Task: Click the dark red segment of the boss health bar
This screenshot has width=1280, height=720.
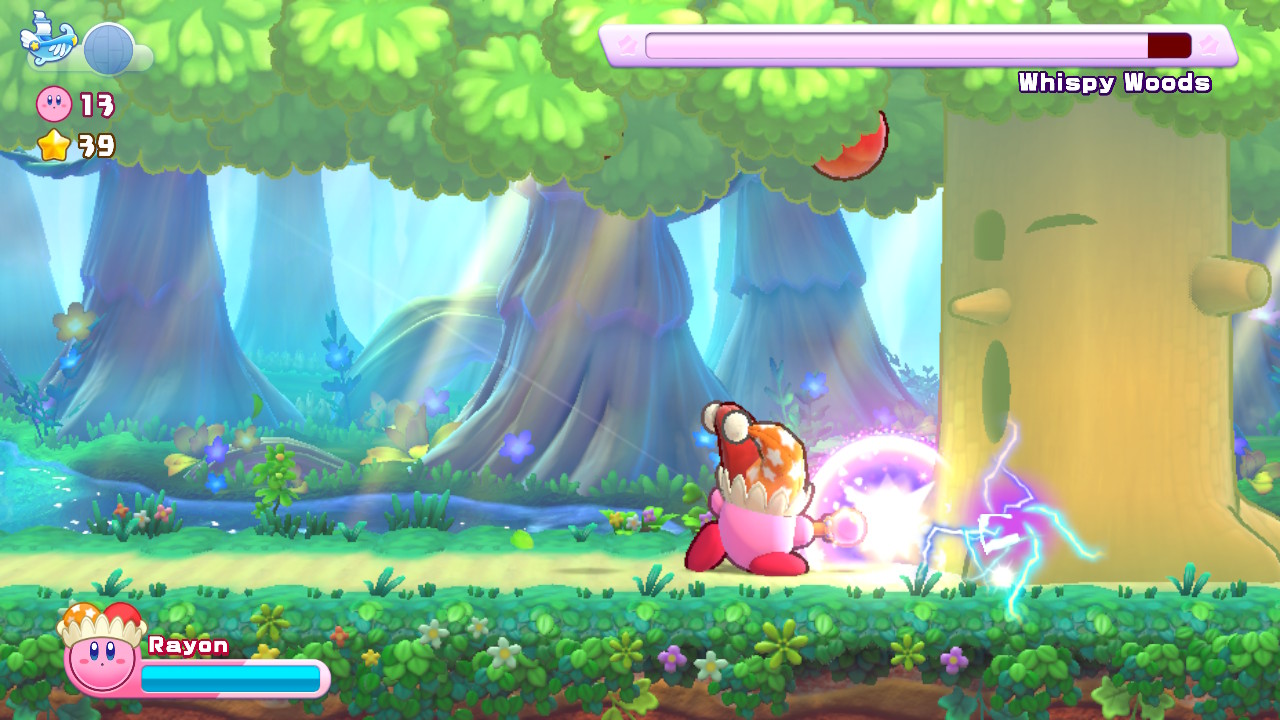Action: [1168, 45]
